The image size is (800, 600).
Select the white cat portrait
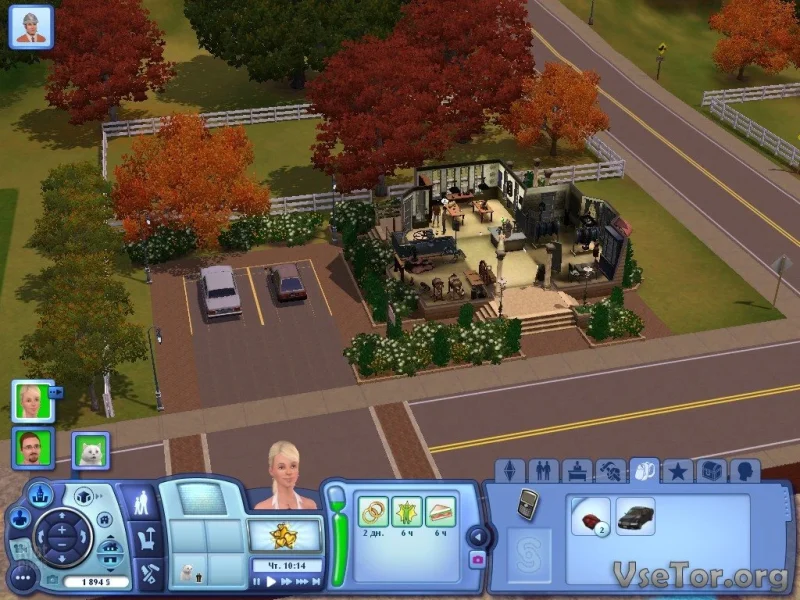90,451
